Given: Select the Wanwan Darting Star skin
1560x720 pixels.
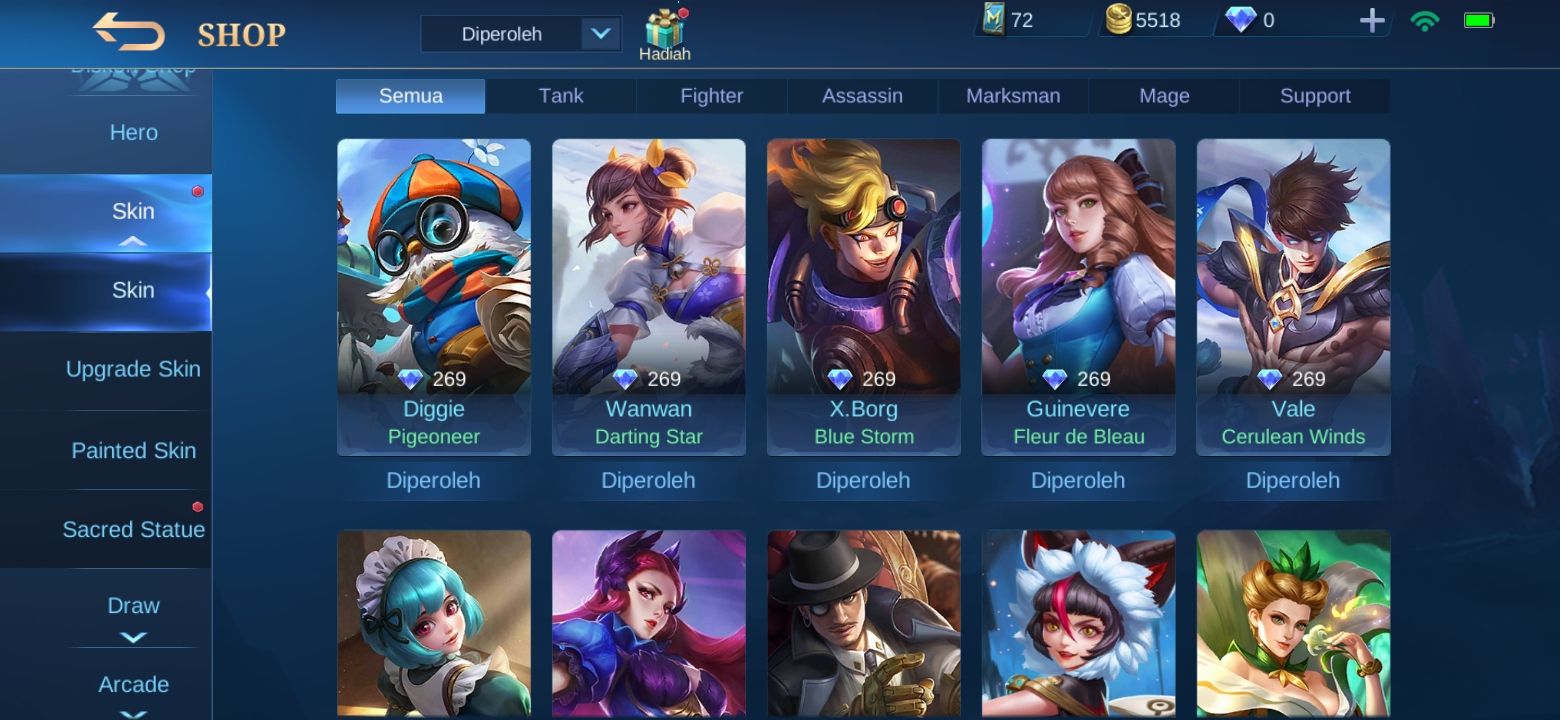Looking at the screenshot, I should pyautogui.click(x=648, y=296).
